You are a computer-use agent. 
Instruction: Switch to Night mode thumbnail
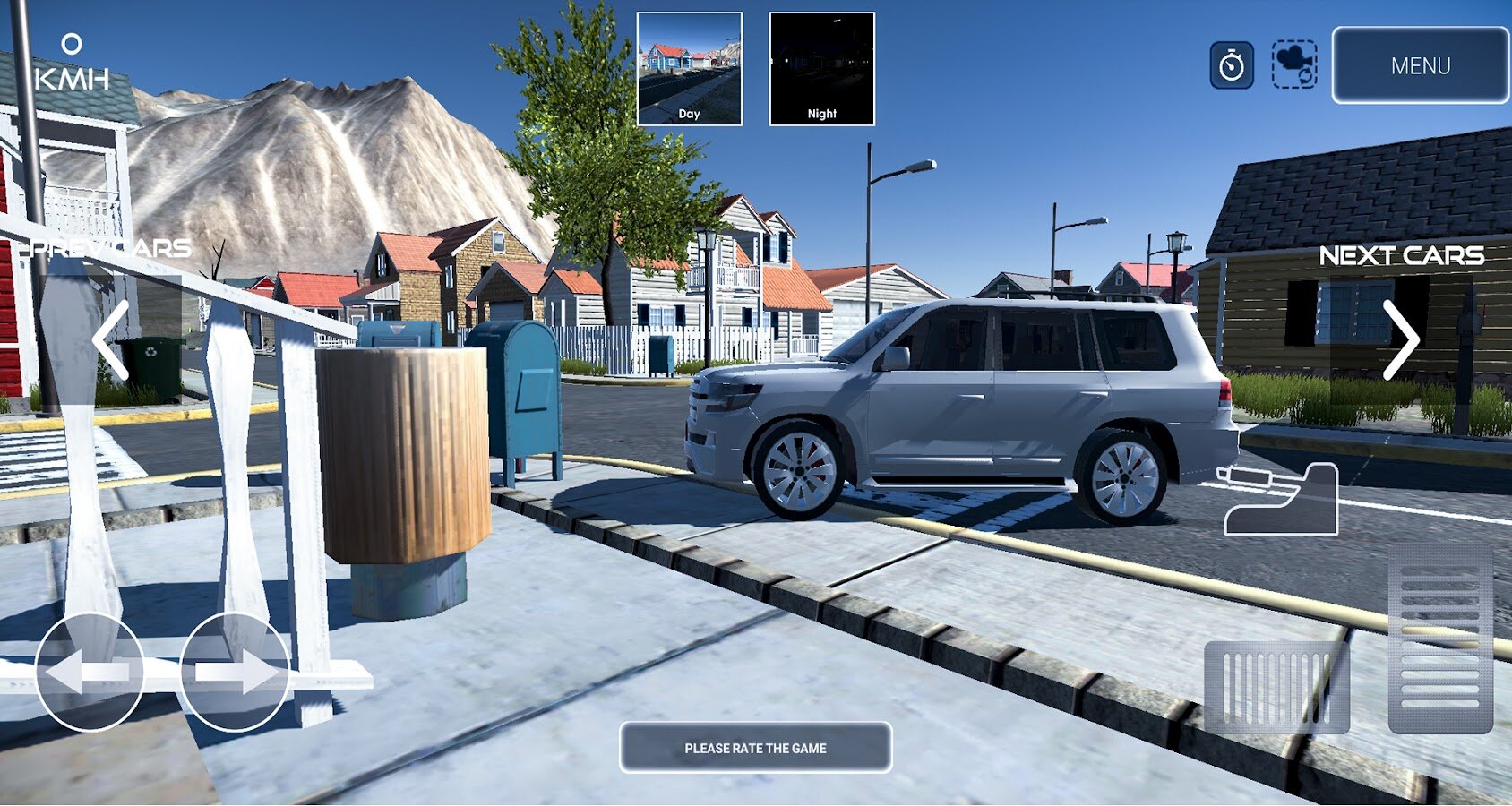tap(821, 69)
